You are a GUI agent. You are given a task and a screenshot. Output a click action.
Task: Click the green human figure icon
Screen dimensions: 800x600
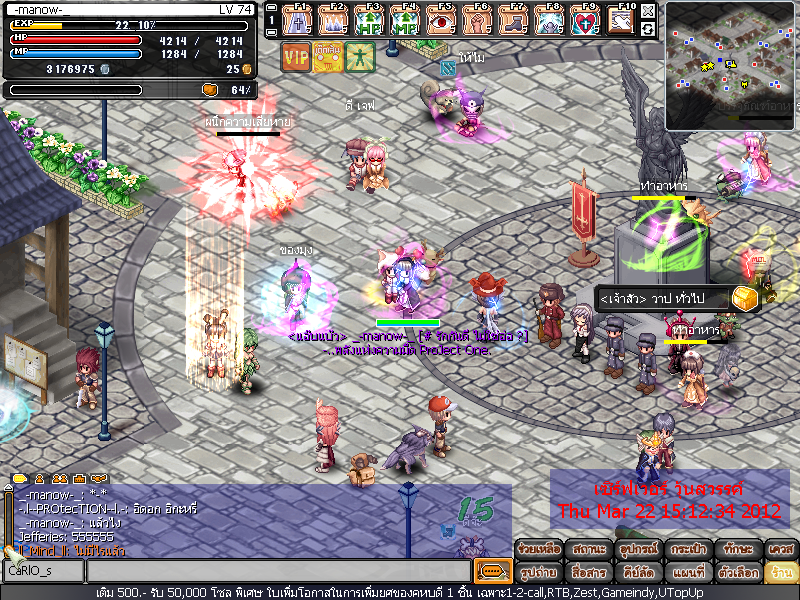(360, 57)
